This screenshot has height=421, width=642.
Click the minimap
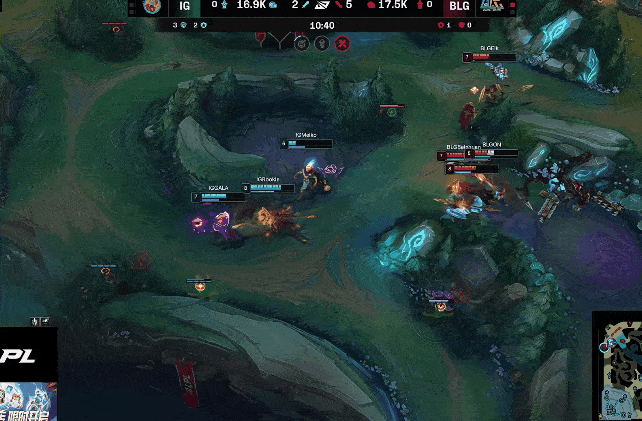[x=618, y=367]
